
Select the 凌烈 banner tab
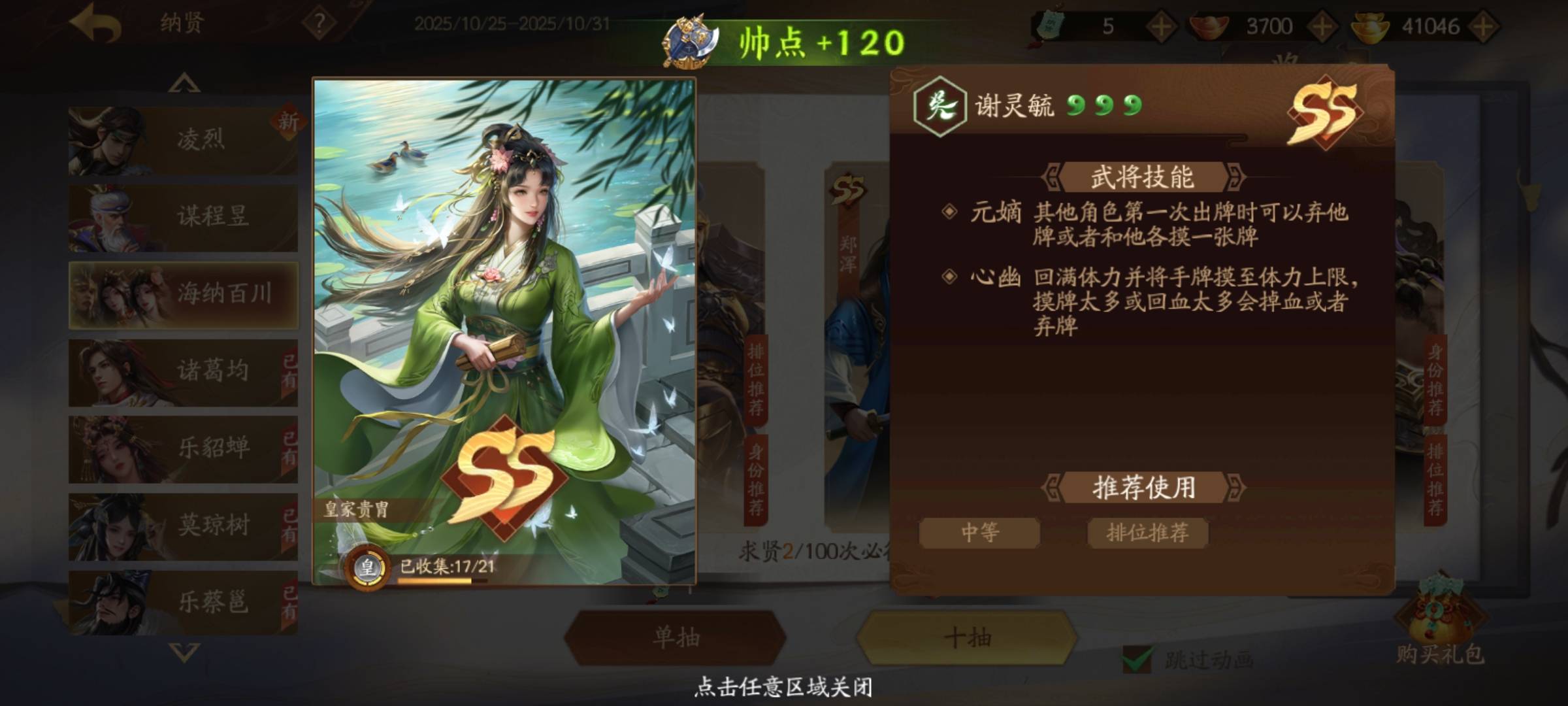click(183, 141)
